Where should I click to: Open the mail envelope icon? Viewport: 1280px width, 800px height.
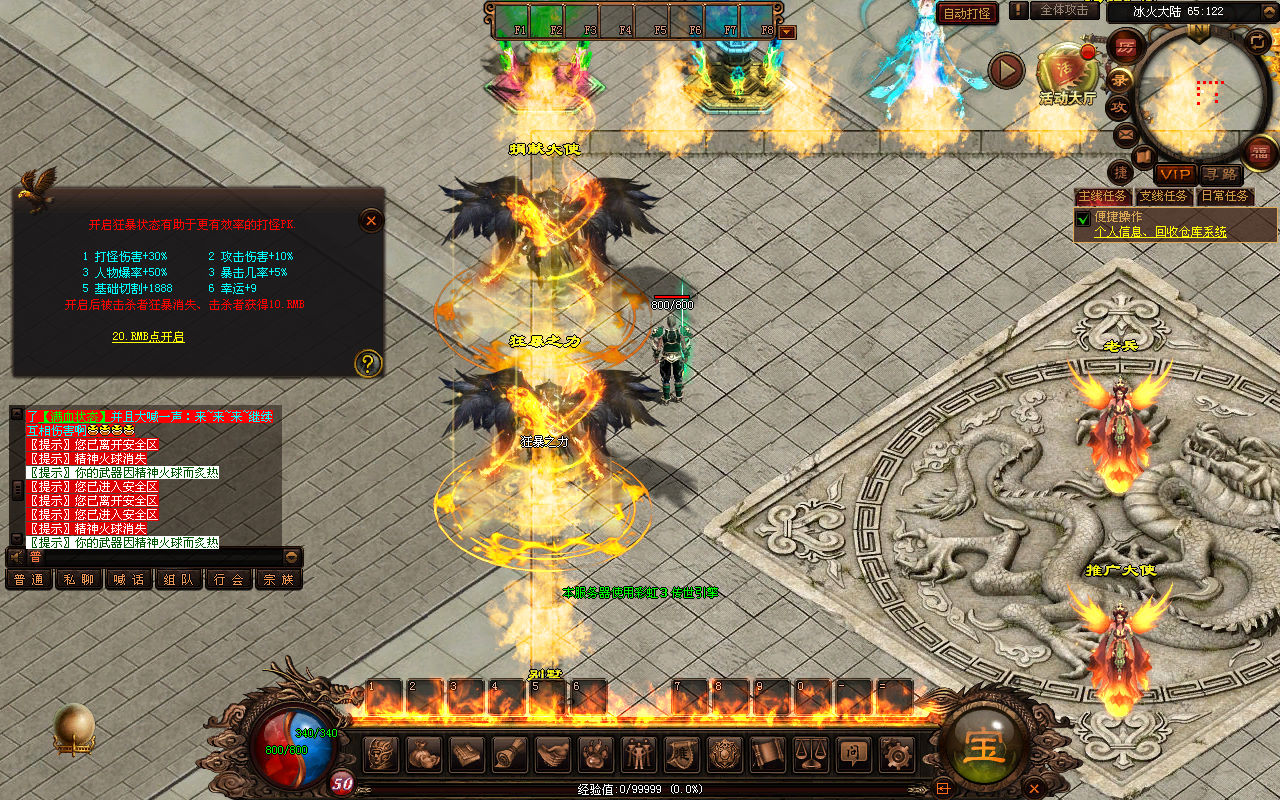1126,133
